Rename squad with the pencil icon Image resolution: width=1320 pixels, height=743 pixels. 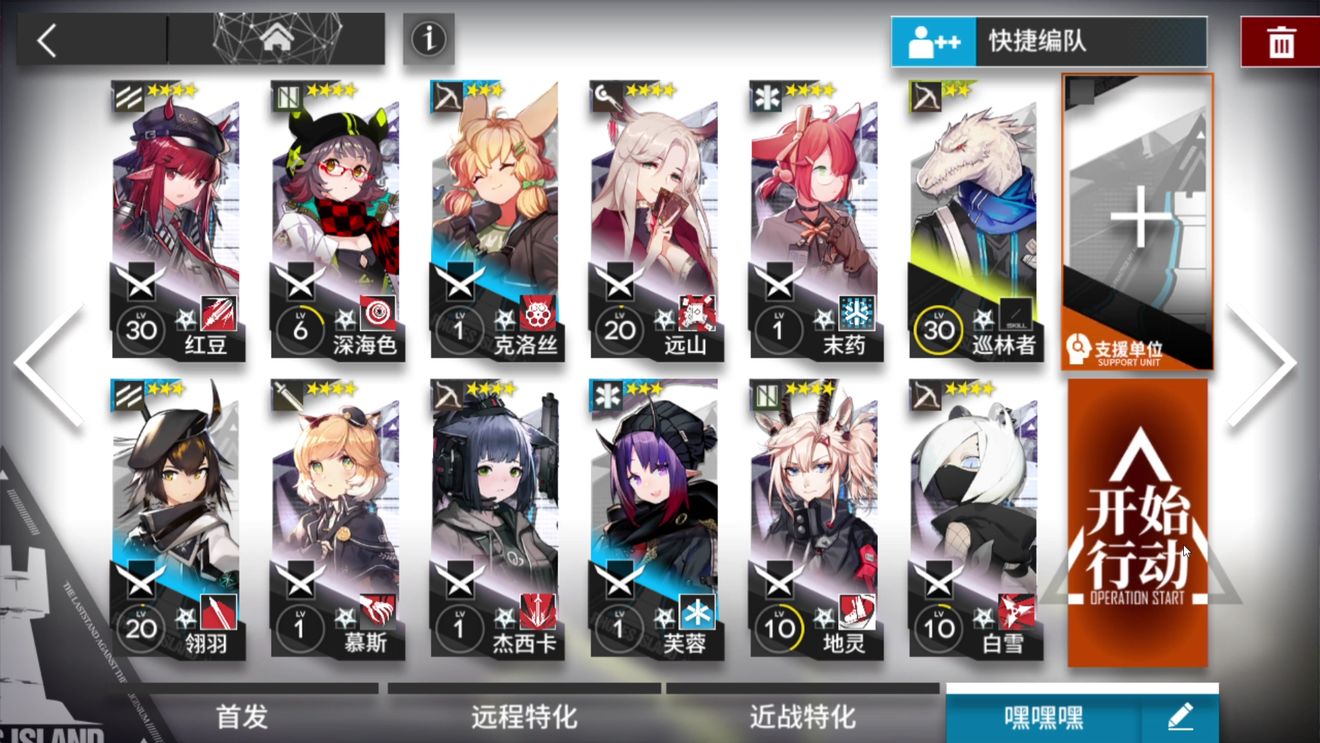1180,717
